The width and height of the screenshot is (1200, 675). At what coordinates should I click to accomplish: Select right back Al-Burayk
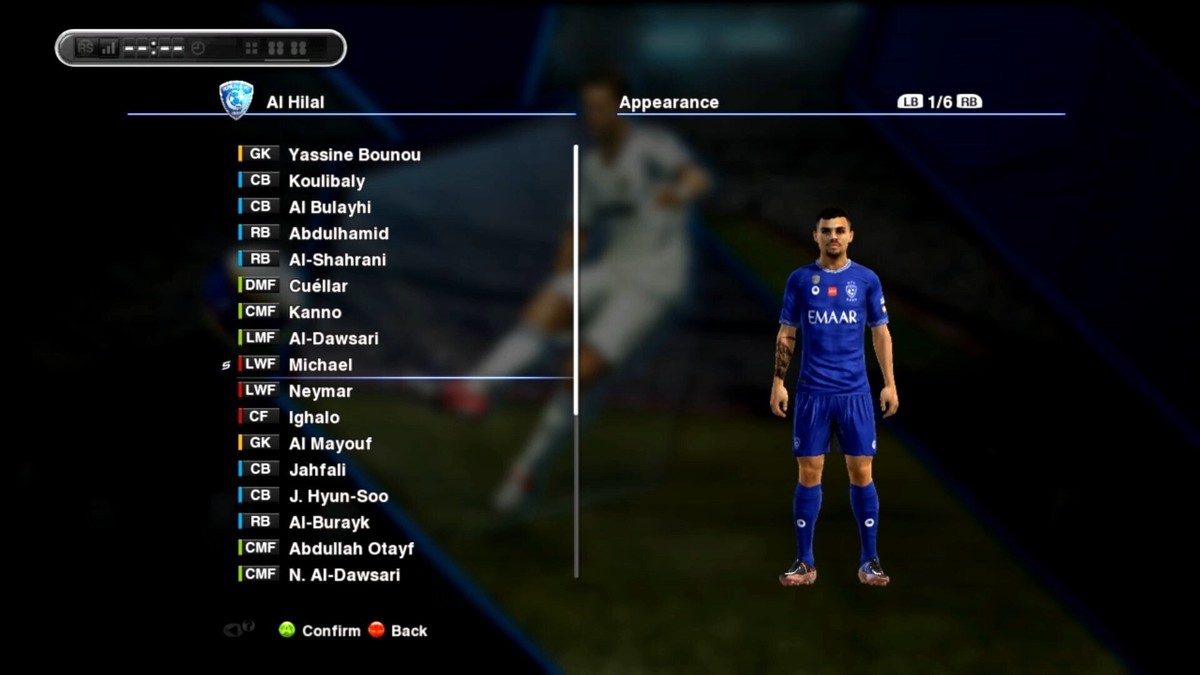click(329, 522)
